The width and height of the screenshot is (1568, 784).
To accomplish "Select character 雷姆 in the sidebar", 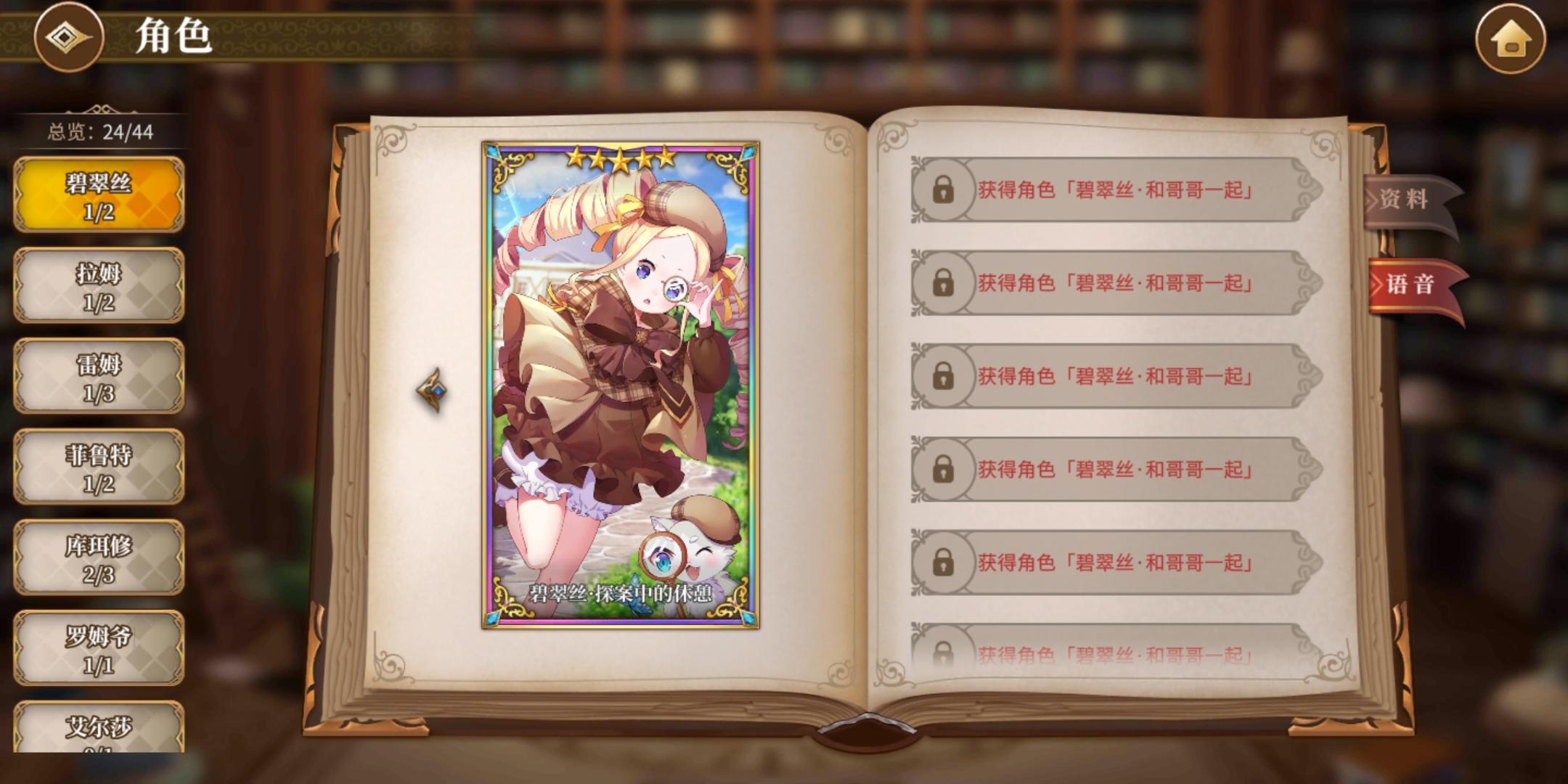I will 99,375.
